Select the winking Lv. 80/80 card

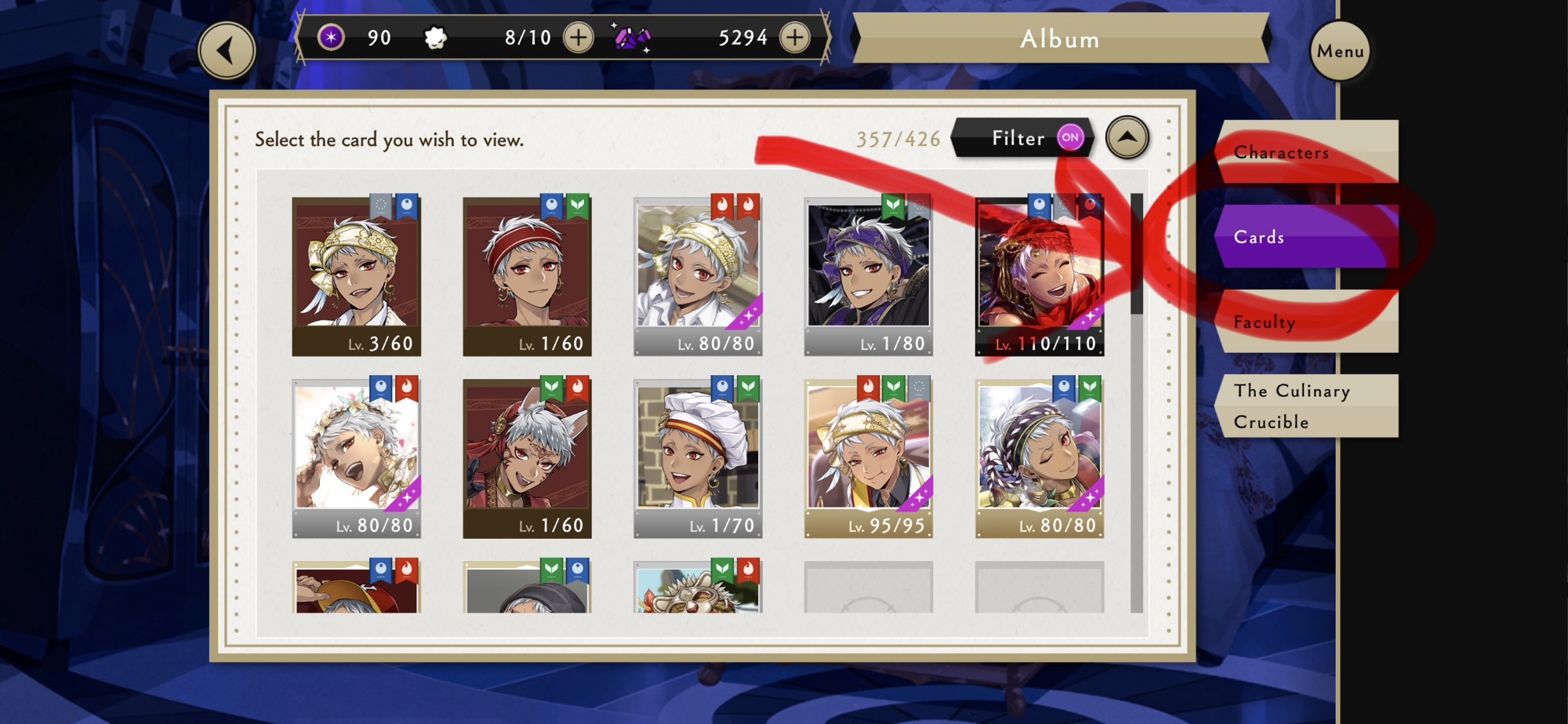click(x=1040, y=458)
